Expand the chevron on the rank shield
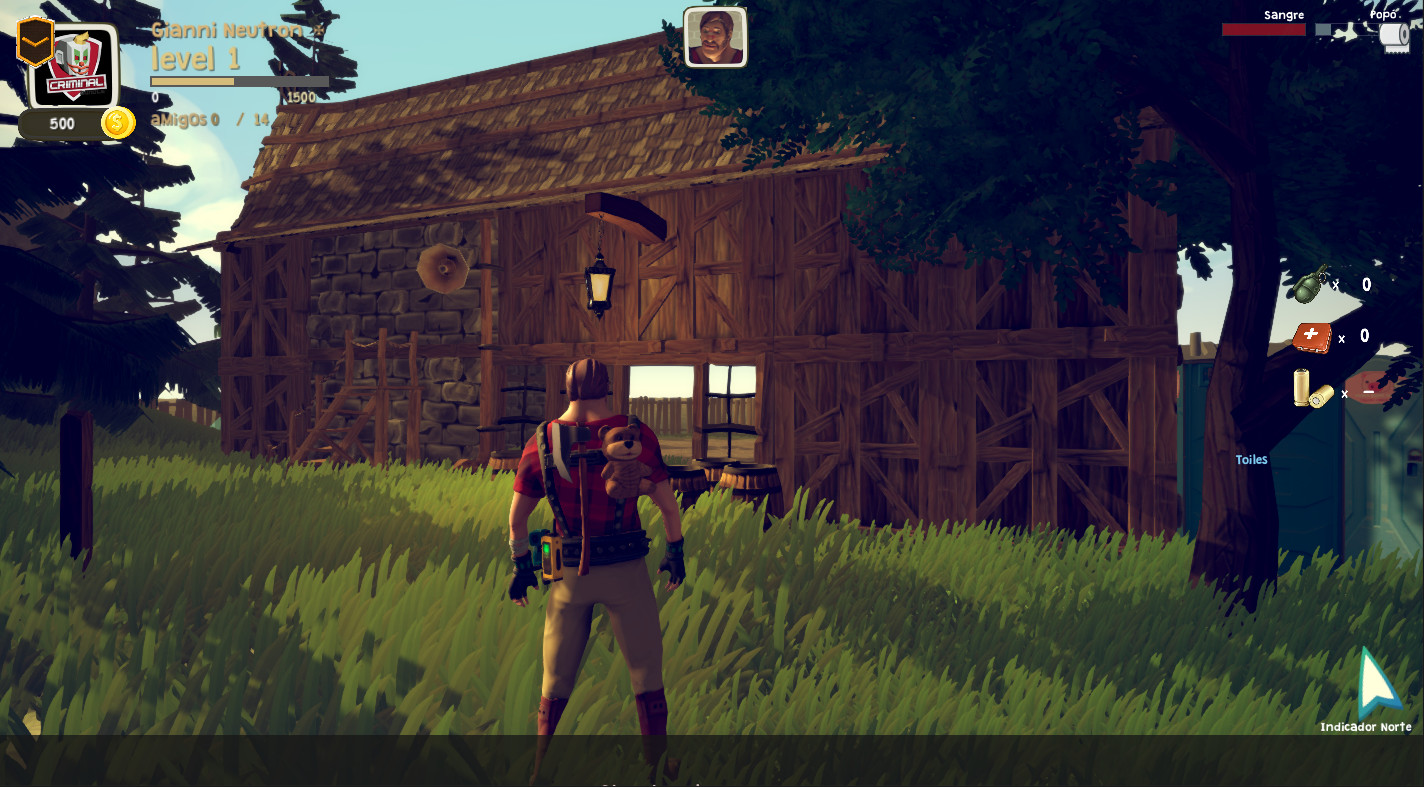The width and height of the screenshot is (1424, 787). pos(34,42)
